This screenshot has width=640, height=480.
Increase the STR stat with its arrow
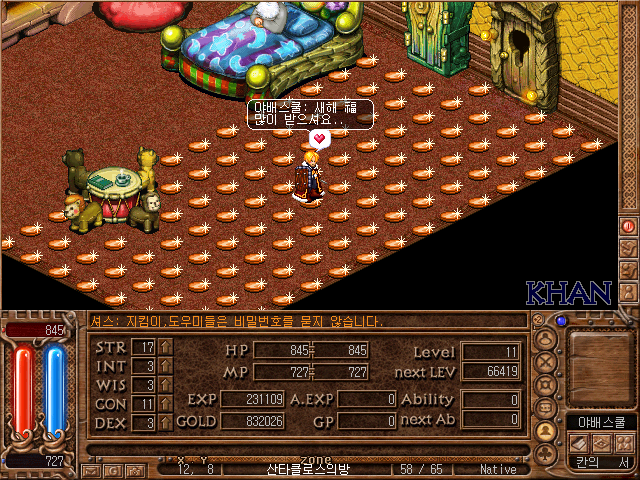166,347
